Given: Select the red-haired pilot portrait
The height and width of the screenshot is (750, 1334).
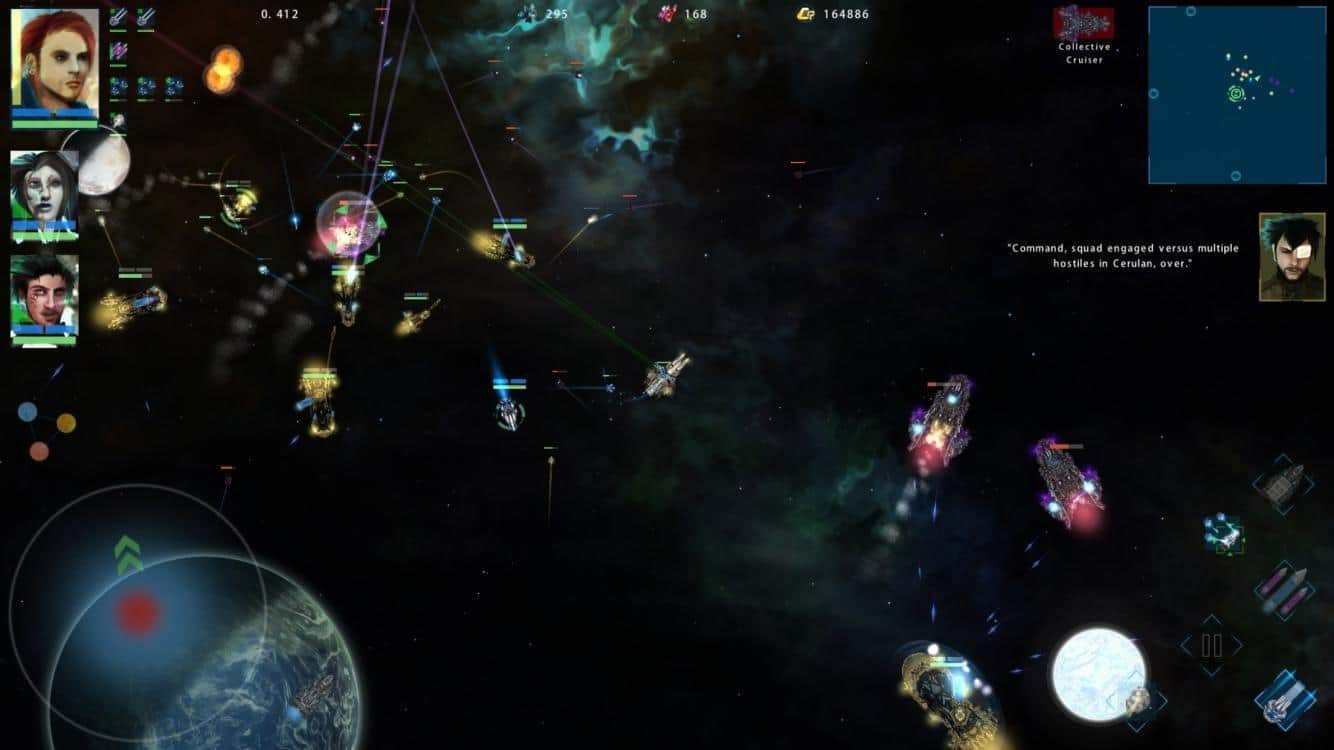Looking at the screenshot, I should click(55, 62).
